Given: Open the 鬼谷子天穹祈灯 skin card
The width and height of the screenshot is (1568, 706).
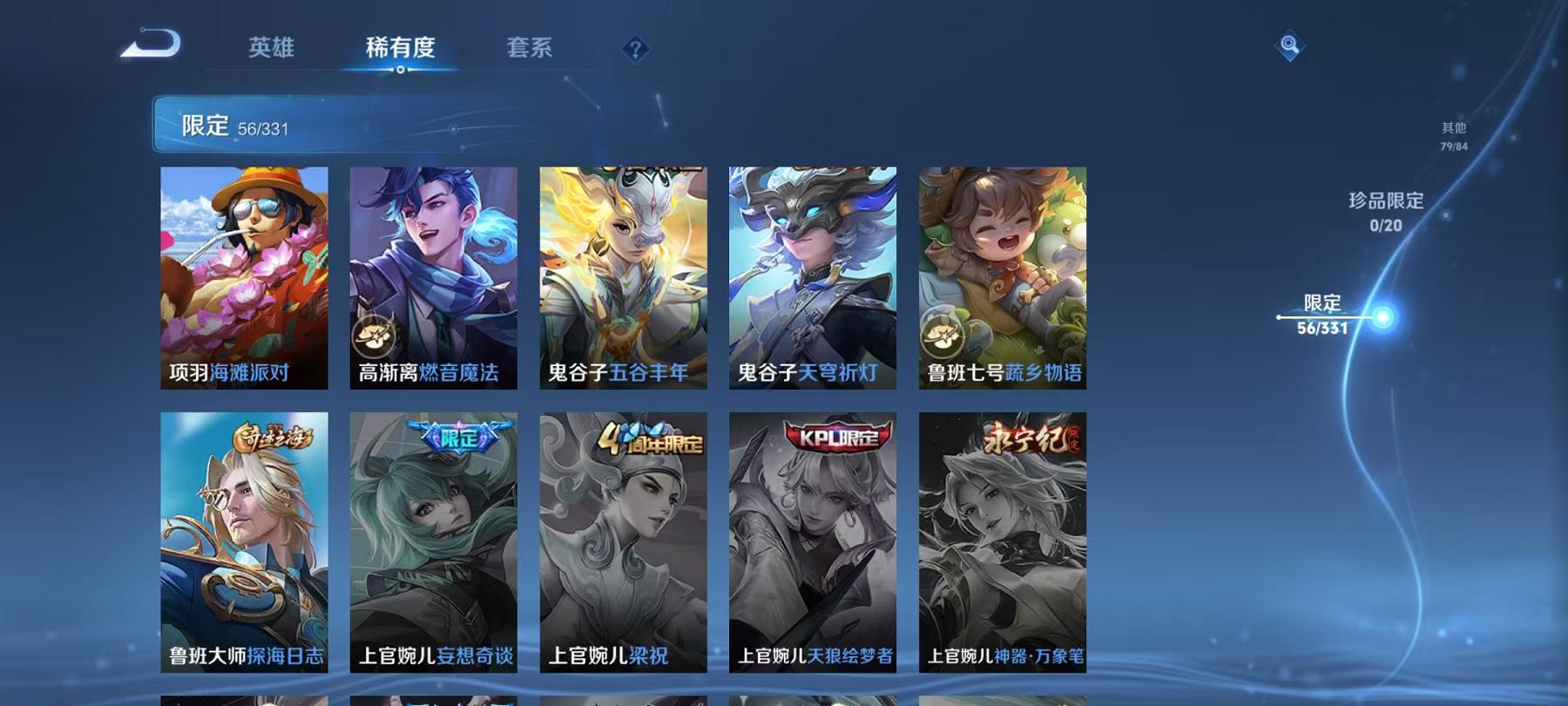Looking at the screenshot, I should pyautogui.click(x=811, y=279).
